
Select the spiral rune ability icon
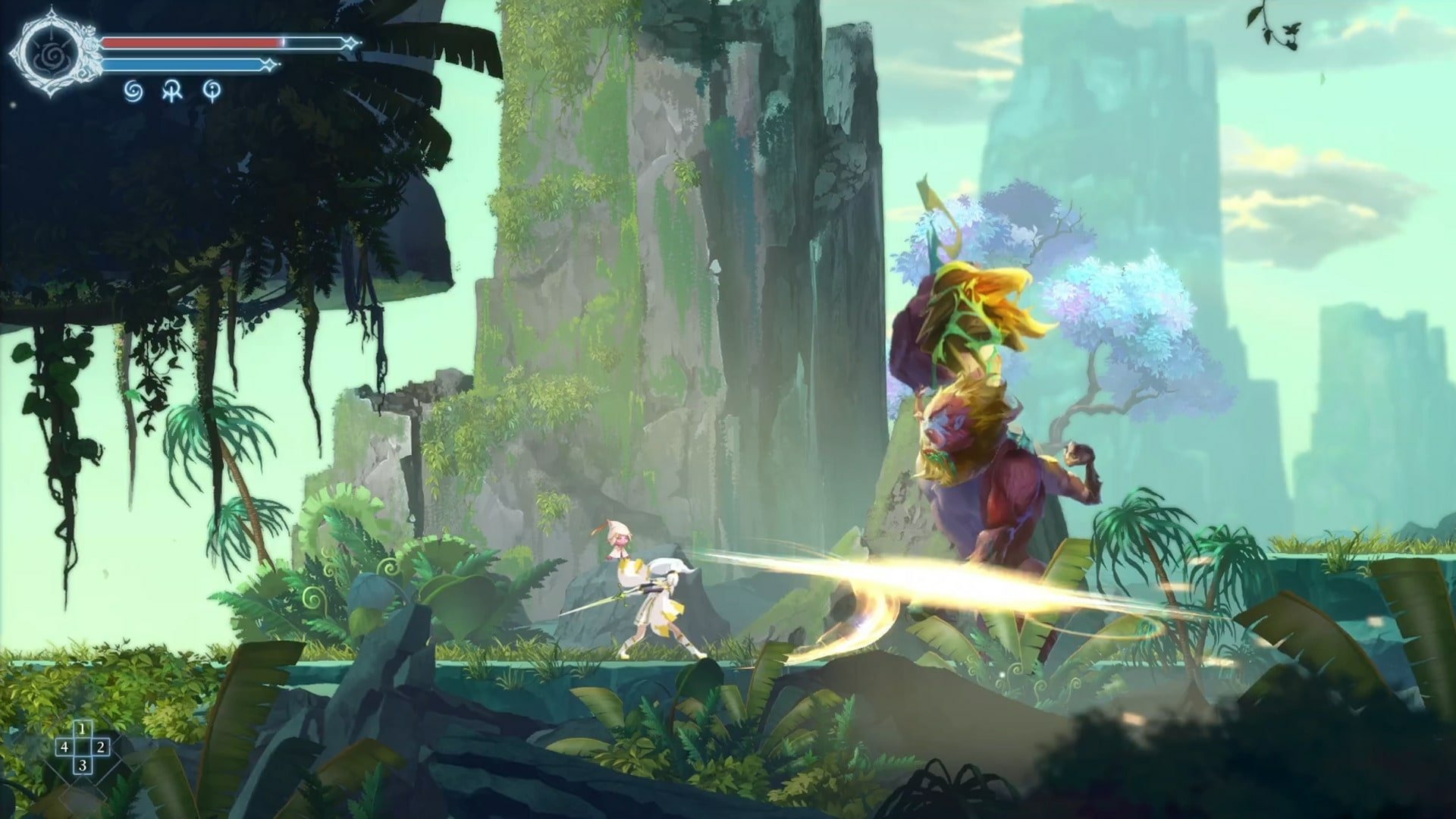click(x=134, y=91)
